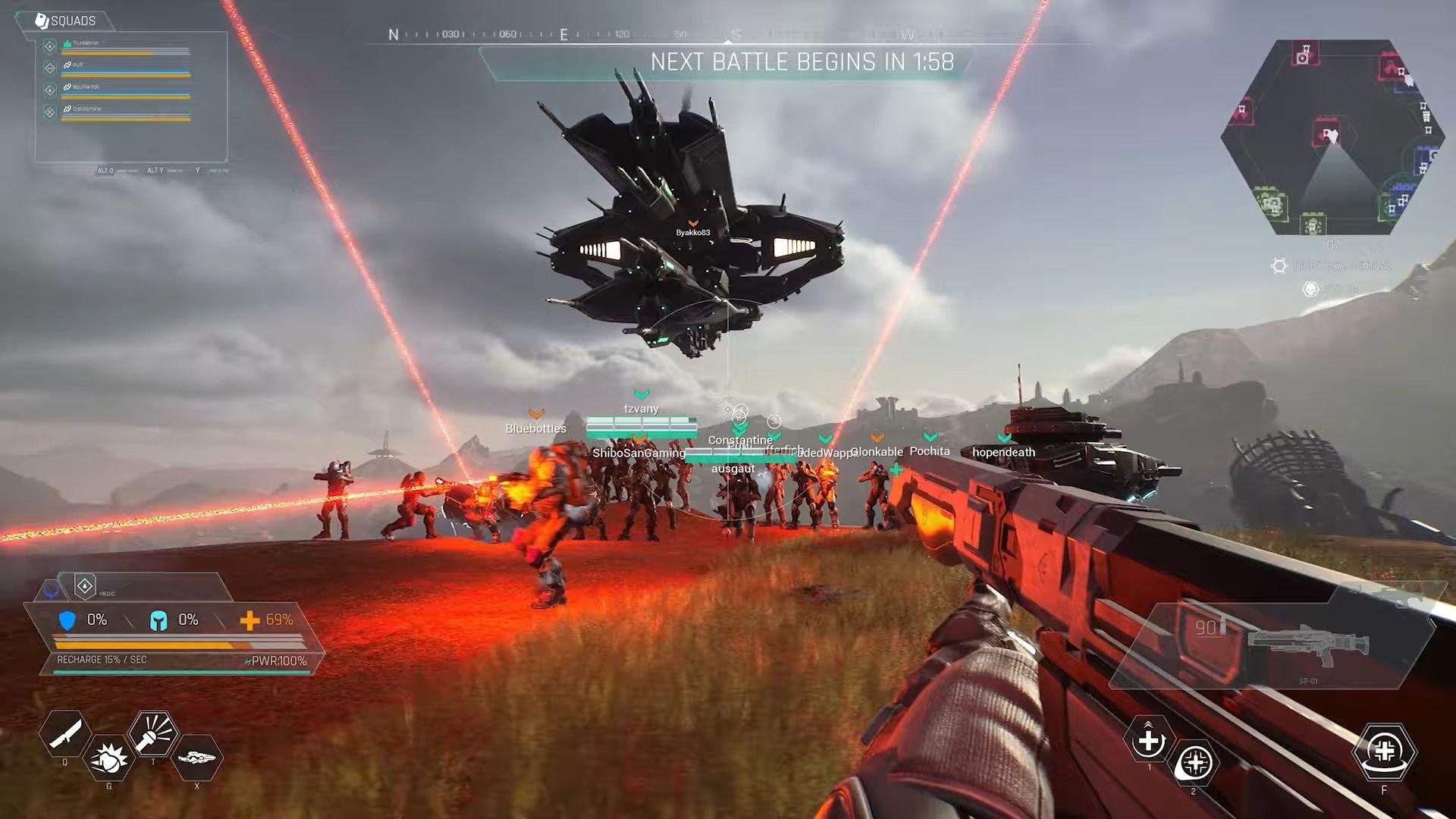Expand the SQUADS panel header
The height and width of the screenshot is (819, 1456).
tap(73, 21)
